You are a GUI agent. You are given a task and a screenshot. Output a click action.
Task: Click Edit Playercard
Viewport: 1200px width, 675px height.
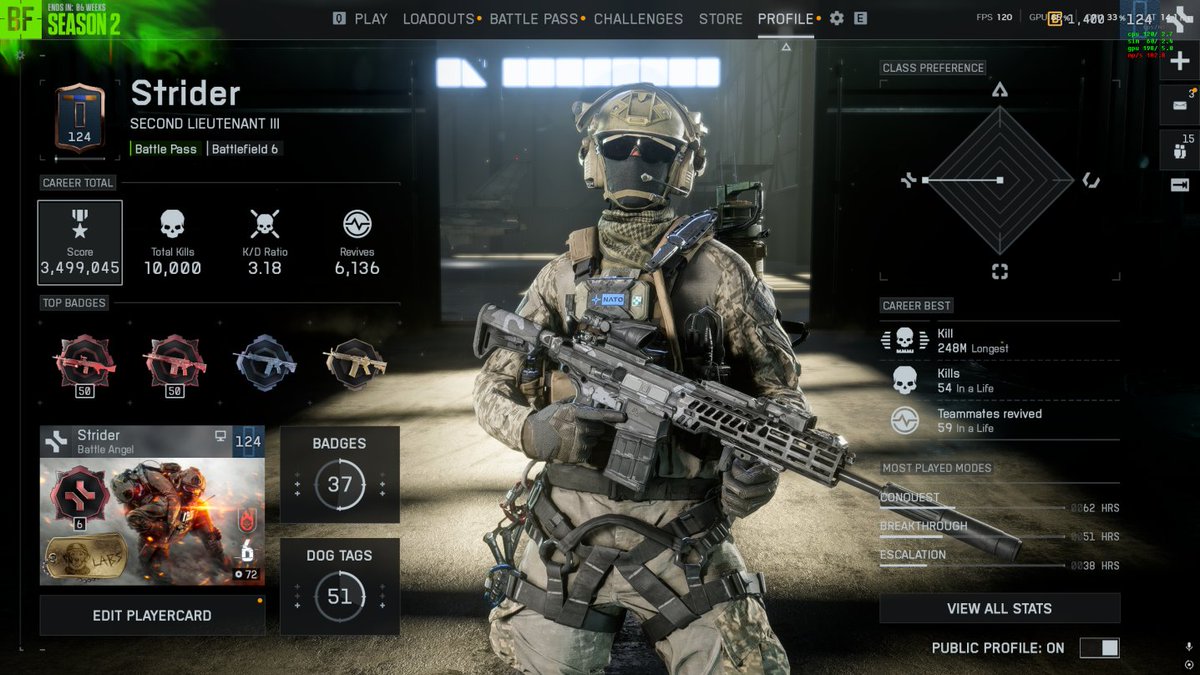(x=152, y=616)
